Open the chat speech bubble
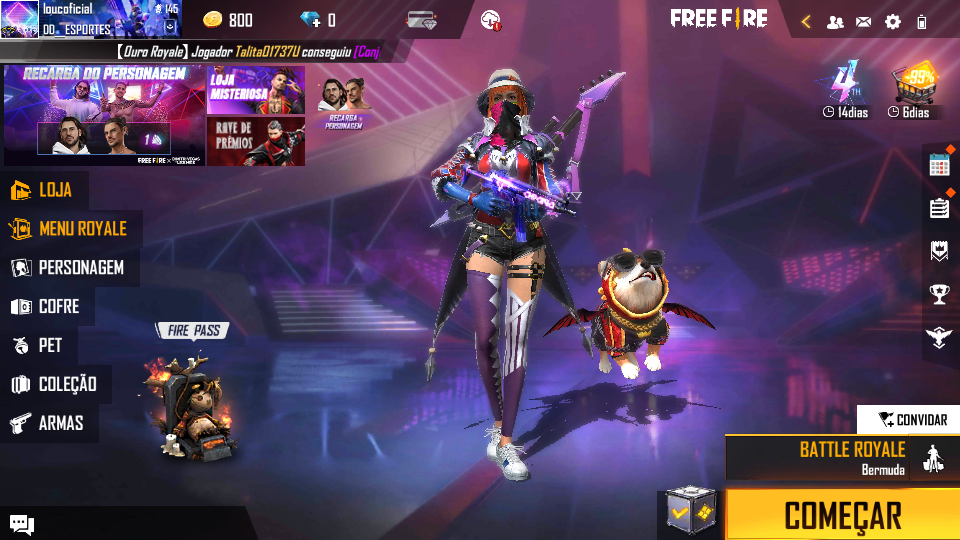The width and height of the screenshot is (960, 540). (x=22, y=524)
